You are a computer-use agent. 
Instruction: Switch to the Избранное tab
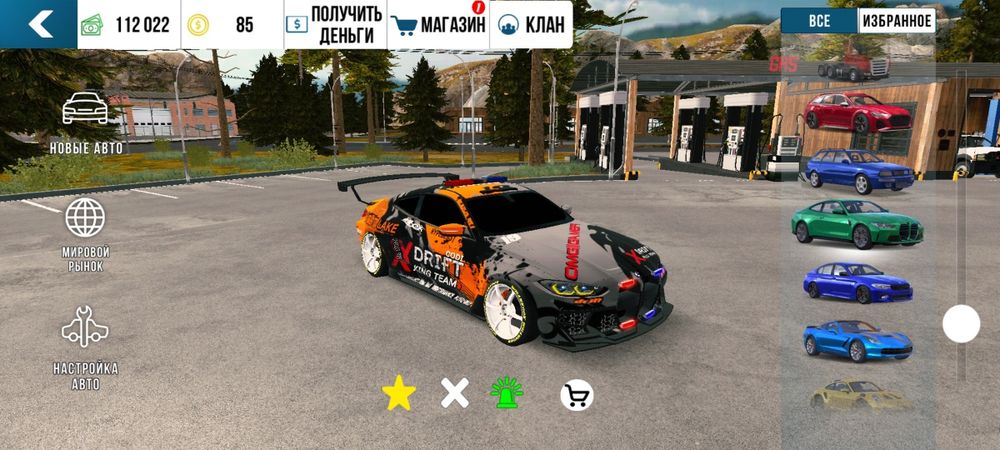pyautogui.click(x=896, y=20)
